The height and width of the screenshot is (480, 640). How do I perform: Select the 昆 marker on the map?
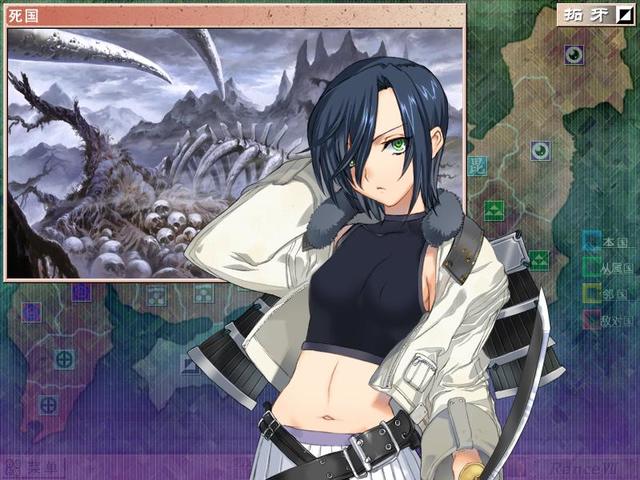[x=475, y=166]
